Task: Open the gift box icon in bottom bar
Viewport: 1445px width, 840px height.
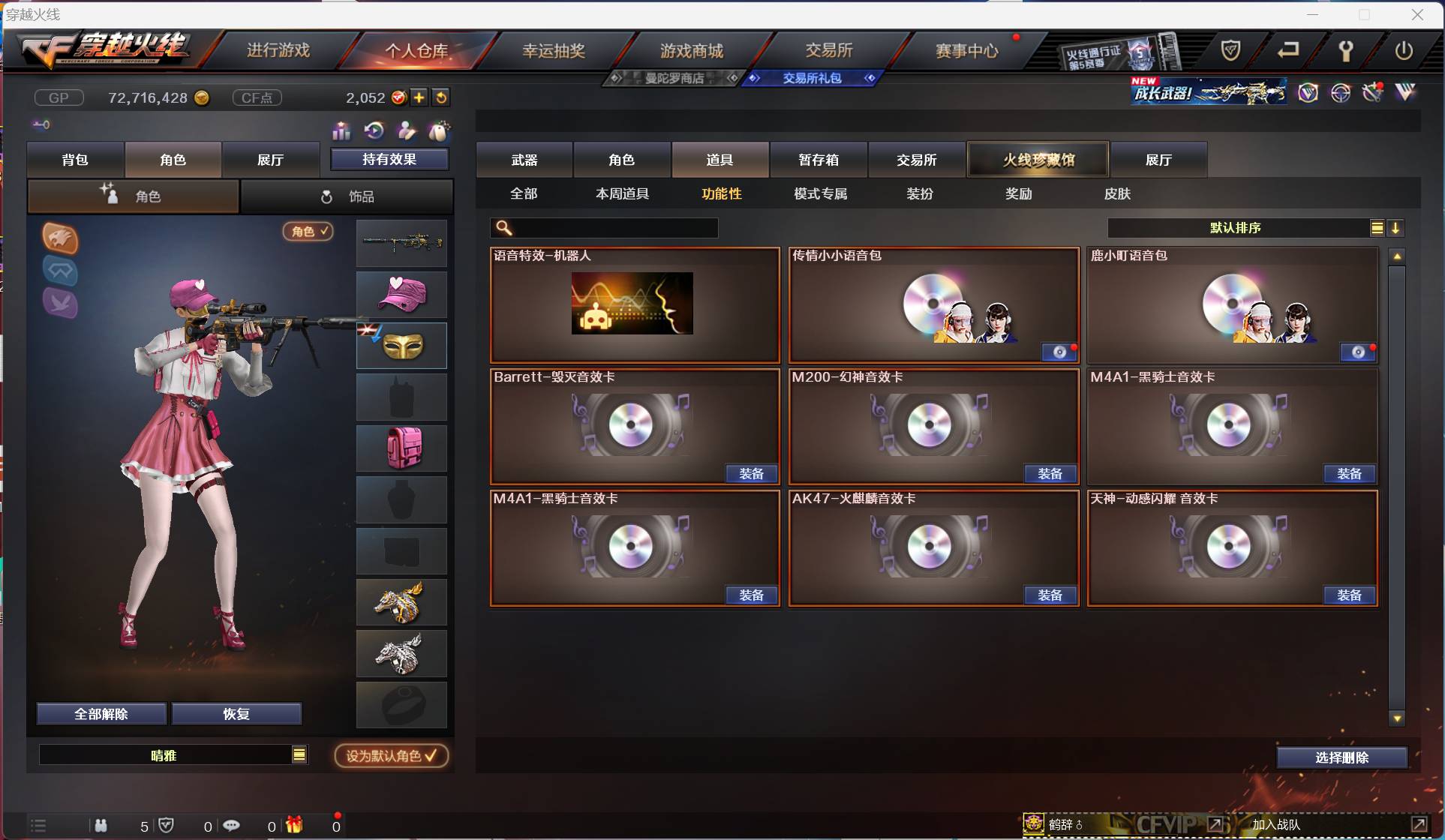Action: 293,826
